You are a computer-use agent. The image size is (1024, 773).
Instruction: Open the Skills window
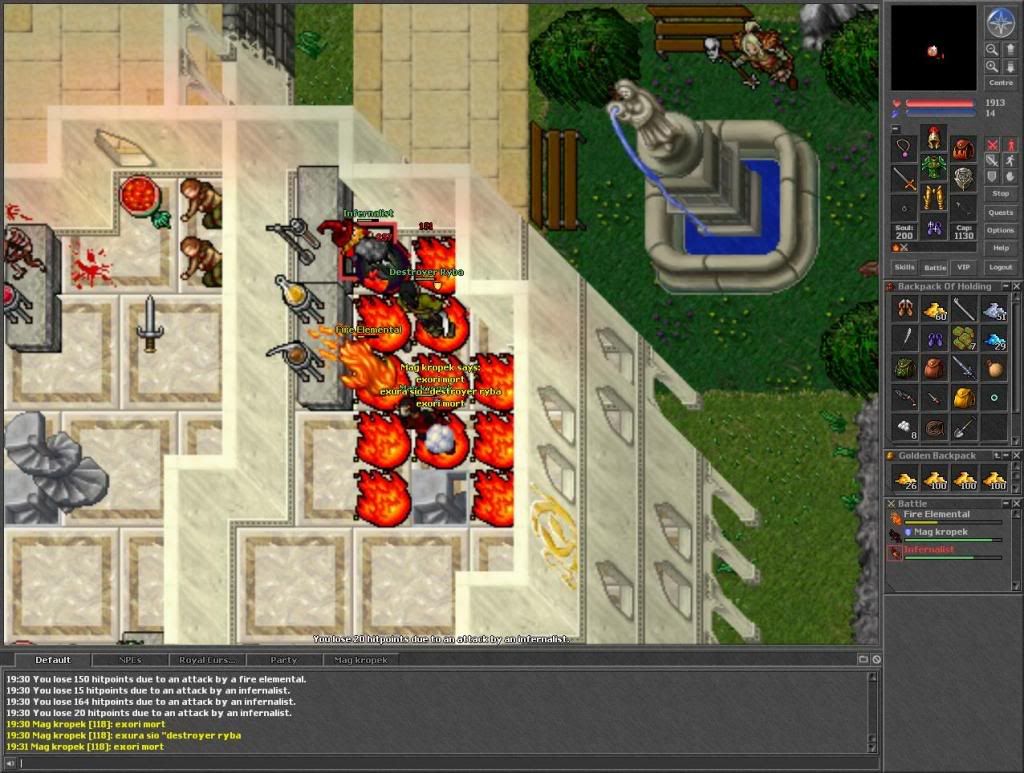[904, 268]
